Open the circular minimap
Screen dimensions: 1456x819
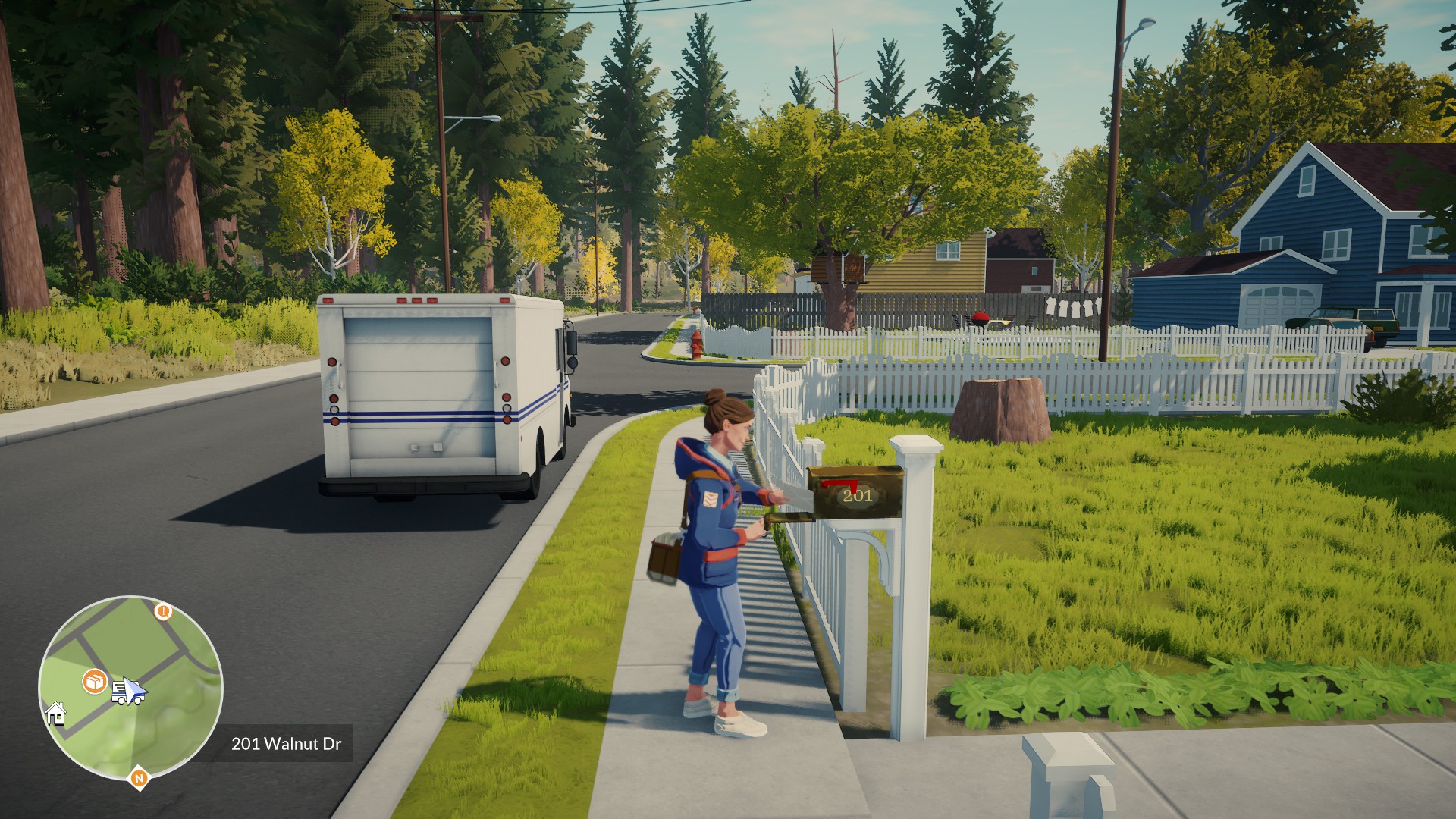click(x=130, y=688)
